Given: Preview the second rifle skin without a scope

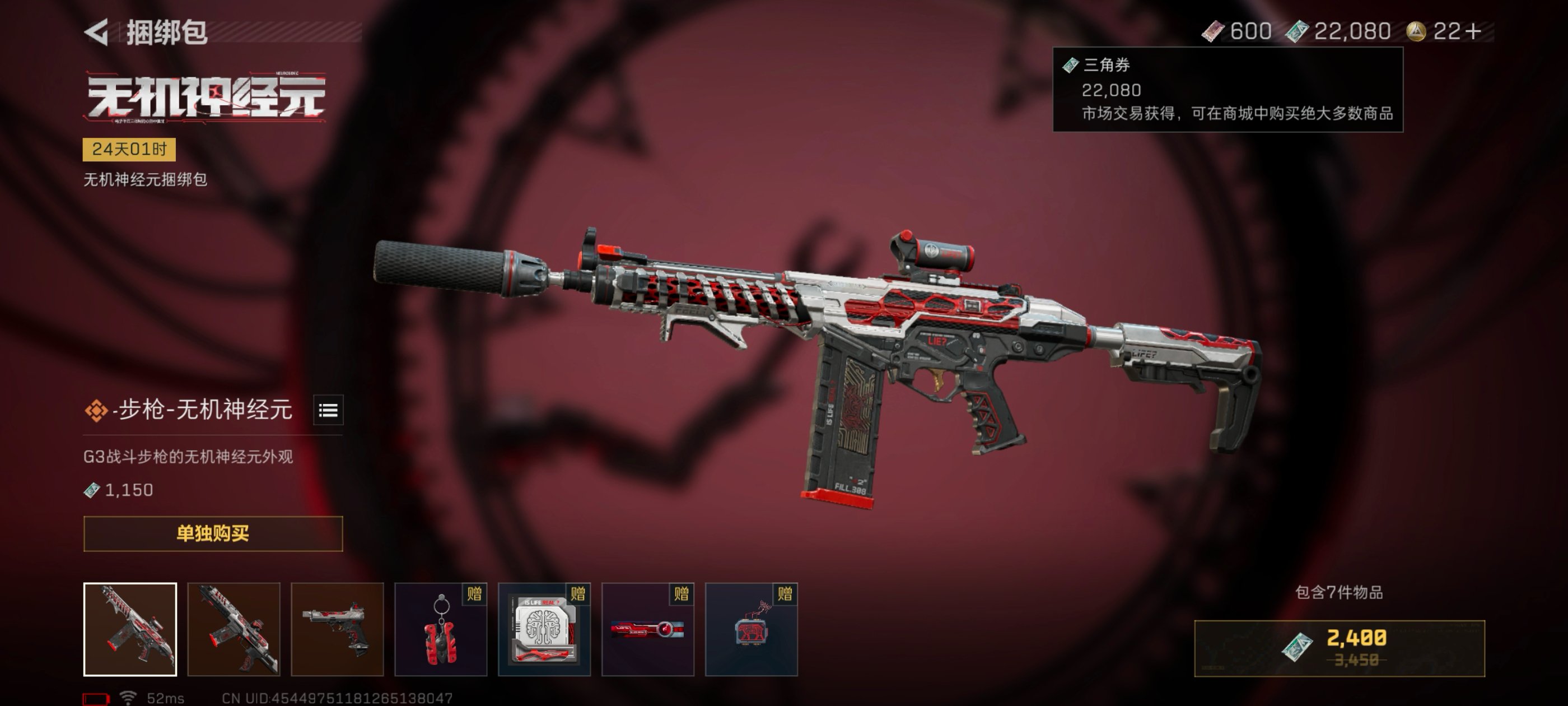Looking at the screenshot, I should pos(234,629).
